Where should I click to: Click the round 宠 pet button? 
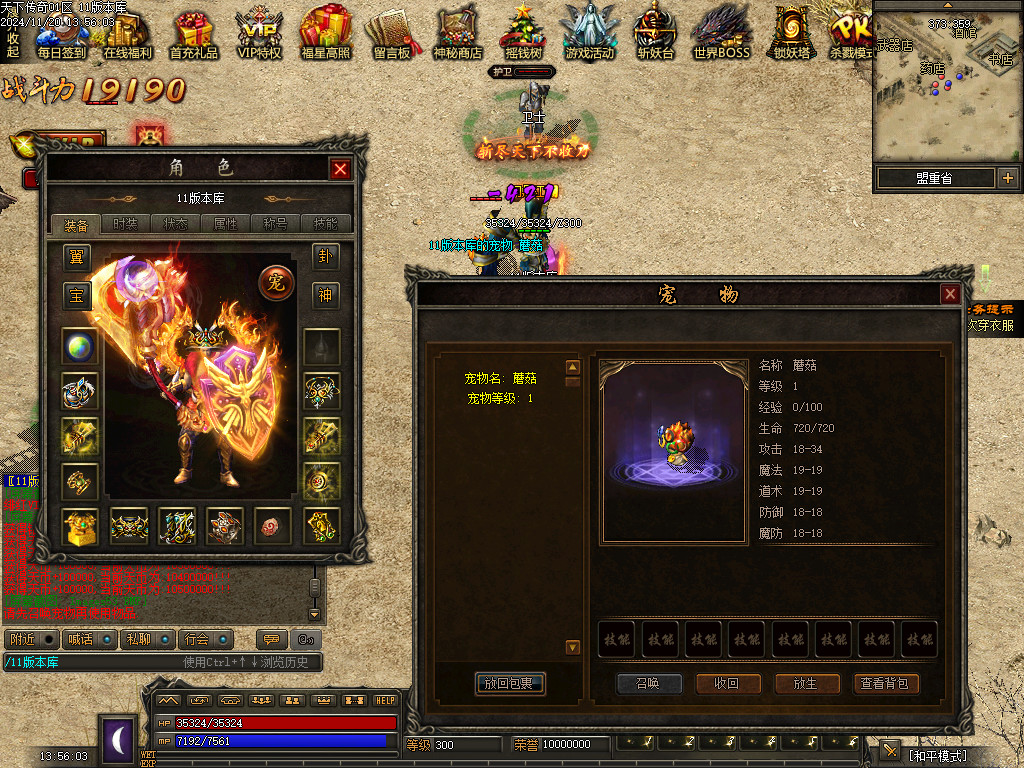[275, 283]
